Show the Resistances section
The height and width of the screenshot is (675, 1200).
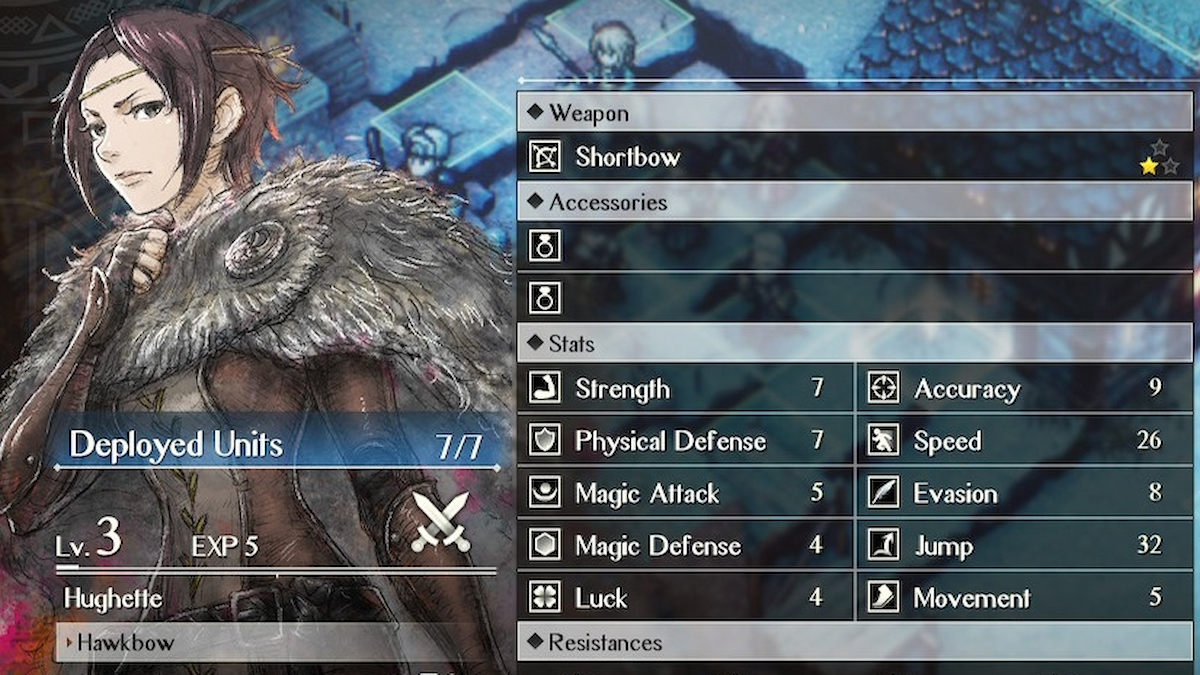pos(854,642)
